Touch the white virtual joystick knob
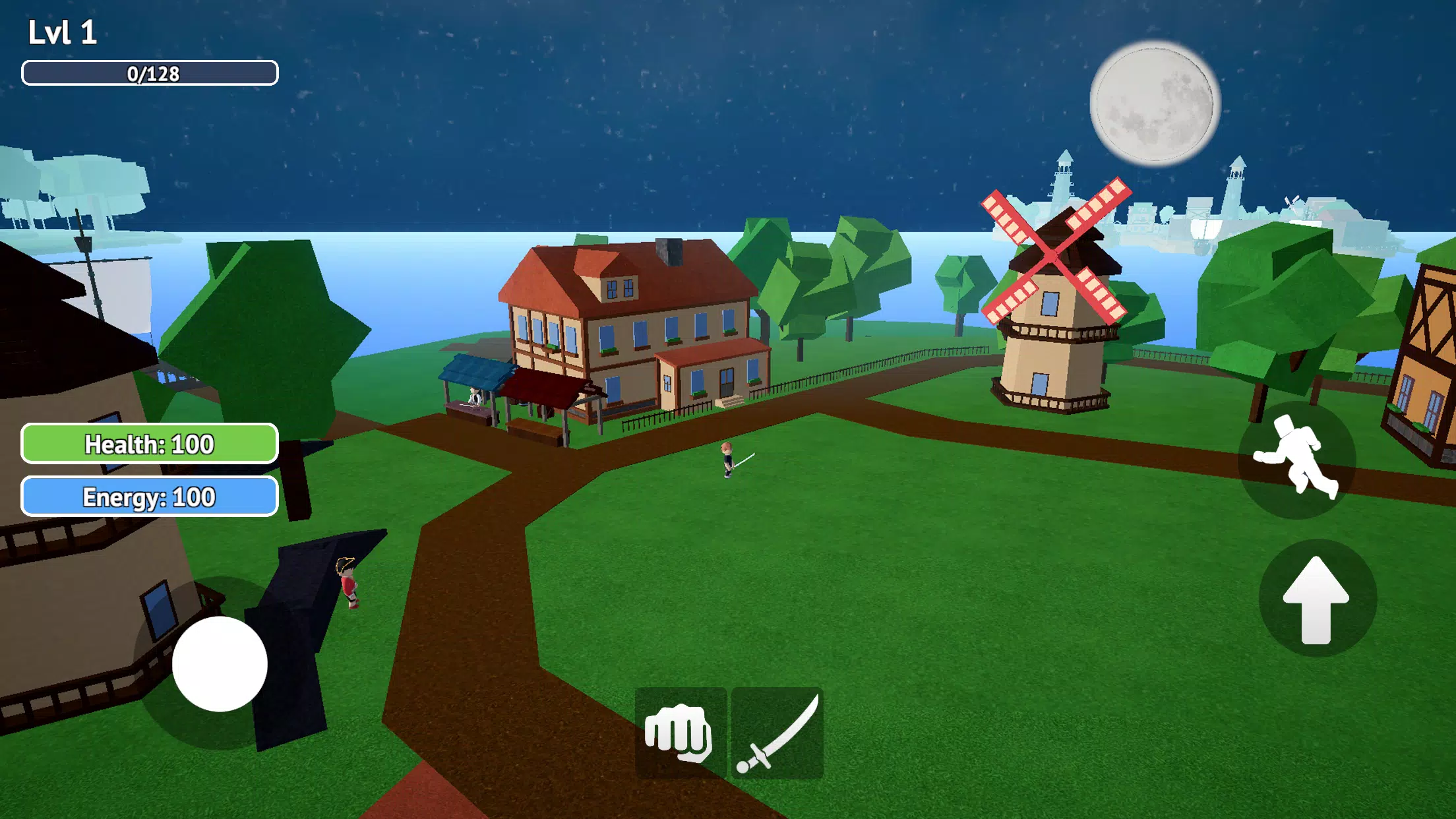Screen dimensions: 1456x819 pos(220,663)
